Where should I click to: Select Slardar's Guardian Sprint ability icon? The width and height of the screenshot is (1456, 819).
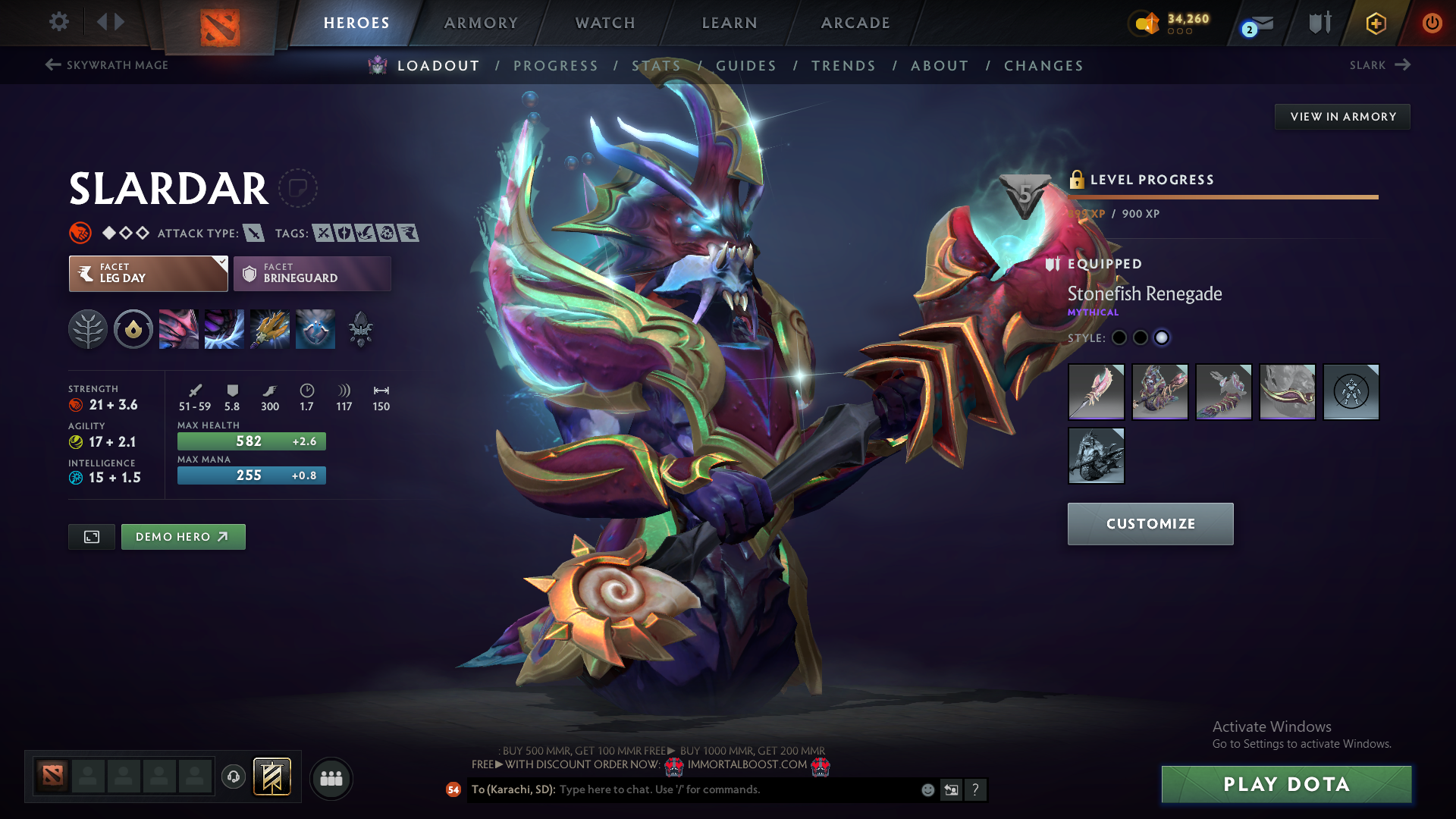[178, 328]
